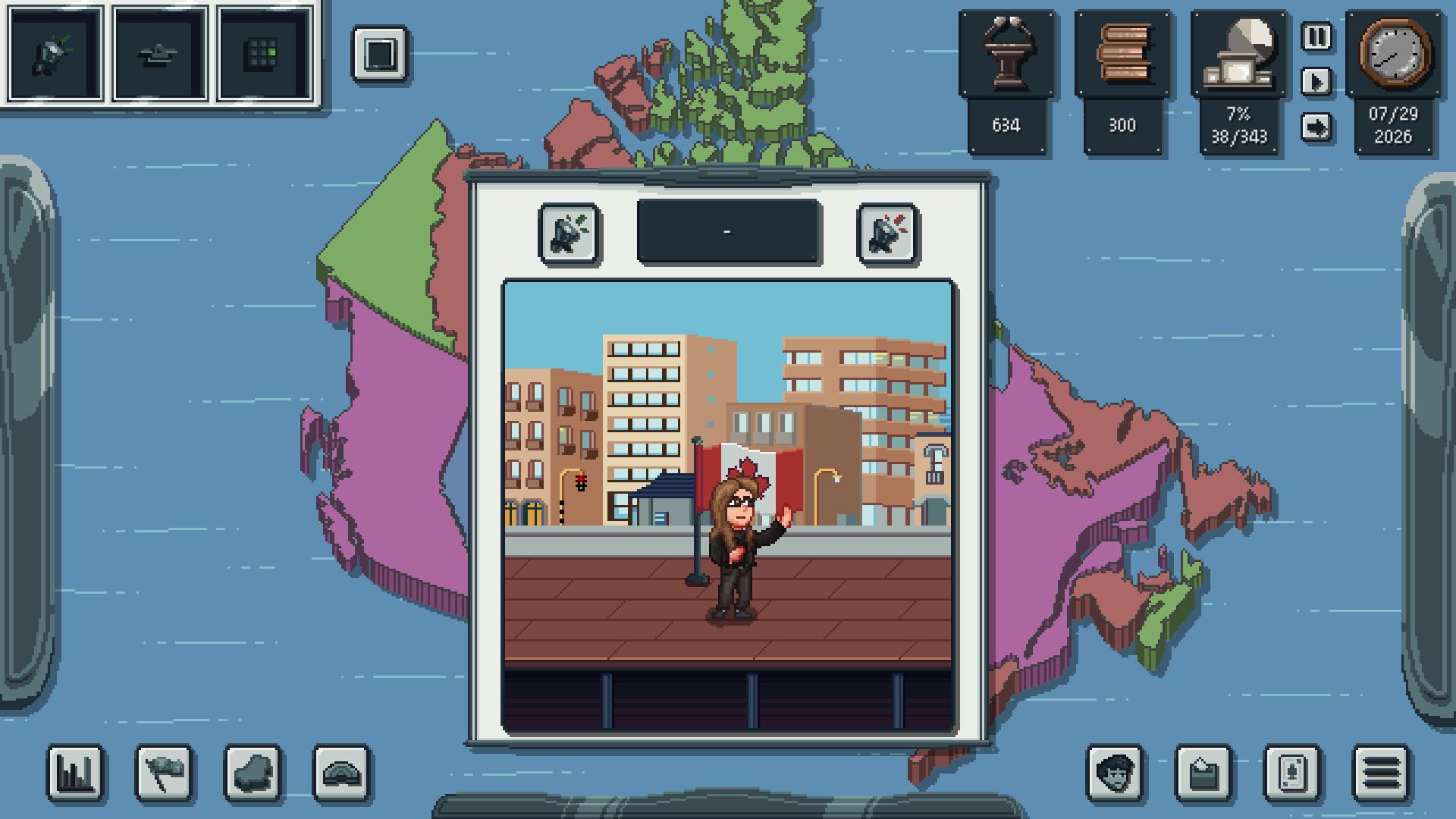
Task: Open the flag button on bottom bar
Action: tap(164, 773)
